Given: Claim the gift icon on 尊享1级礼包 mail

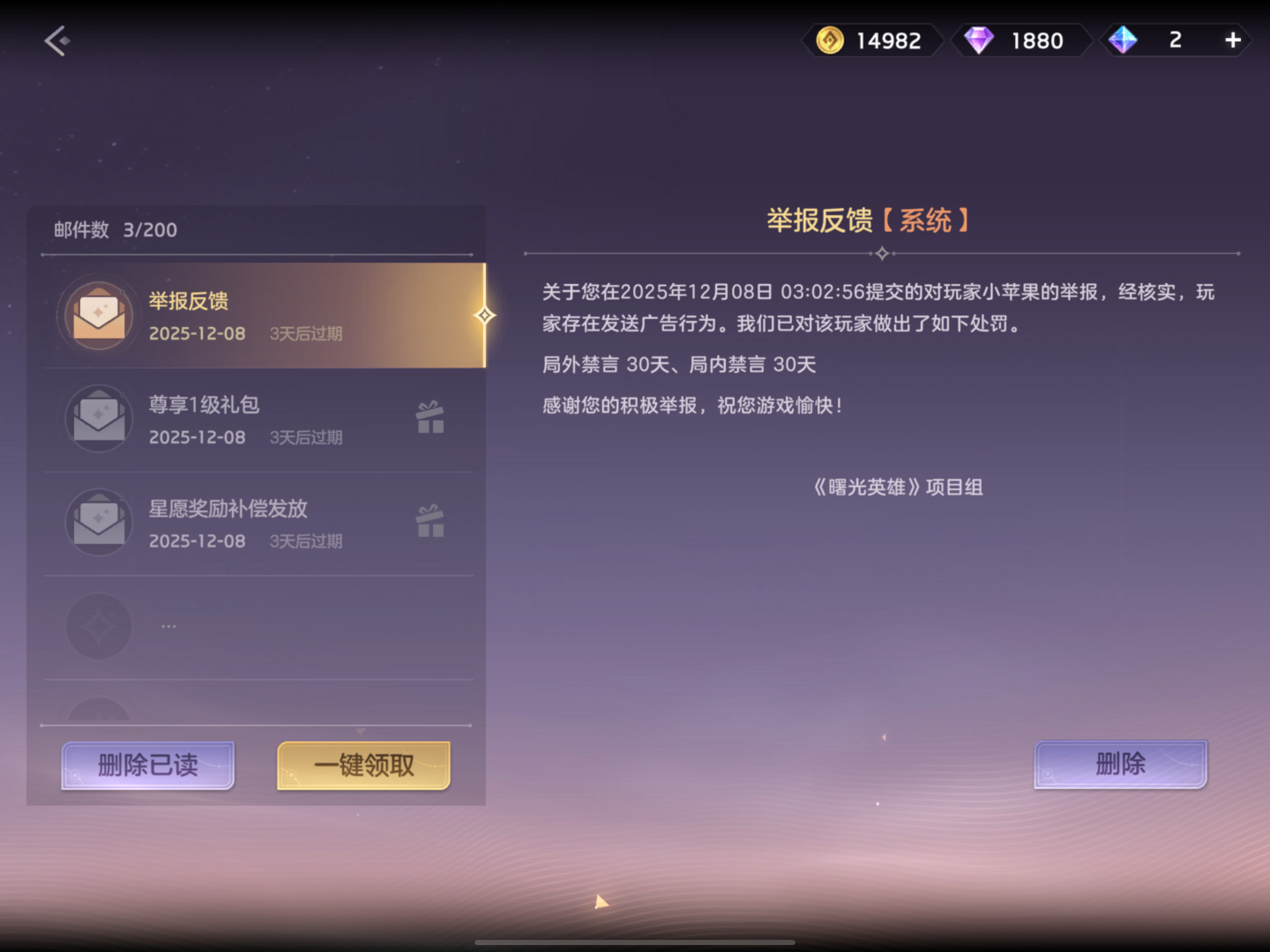Looking at the screenshot, I should click(x=430, y=418).
